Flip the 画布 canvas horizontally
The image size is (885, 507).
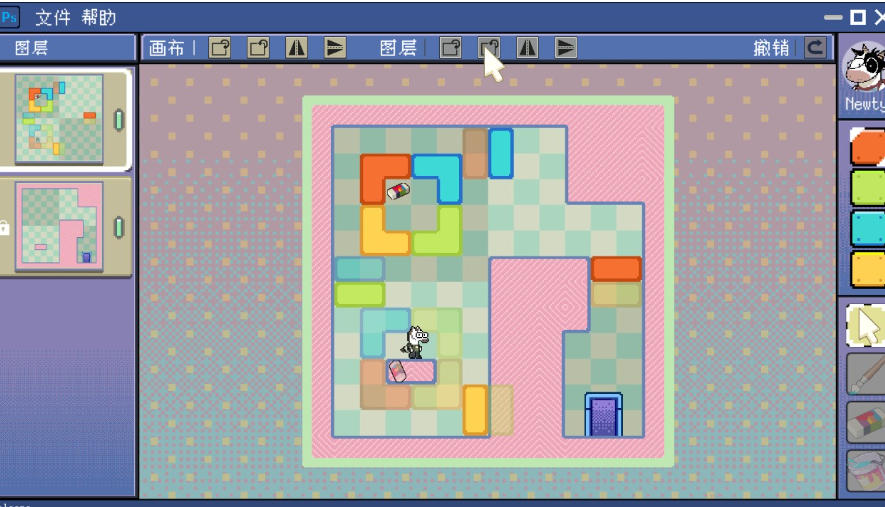tap(297, 48)
